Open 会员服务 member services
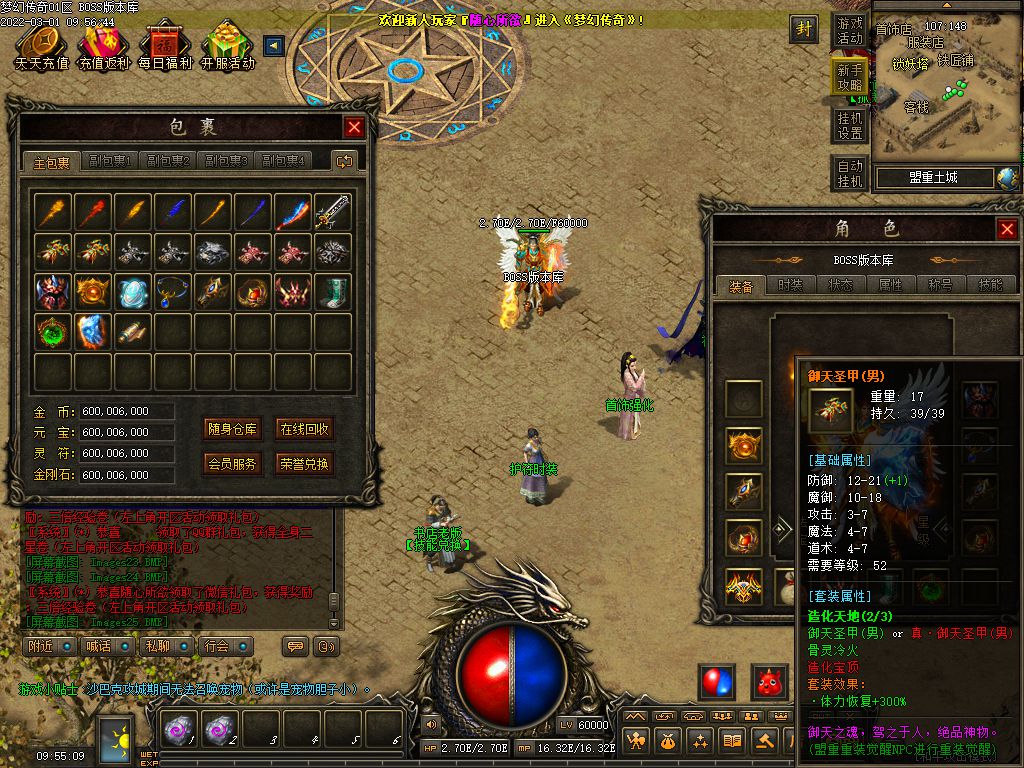This screenshot has width=1024, height=768. tap(232, 464)
